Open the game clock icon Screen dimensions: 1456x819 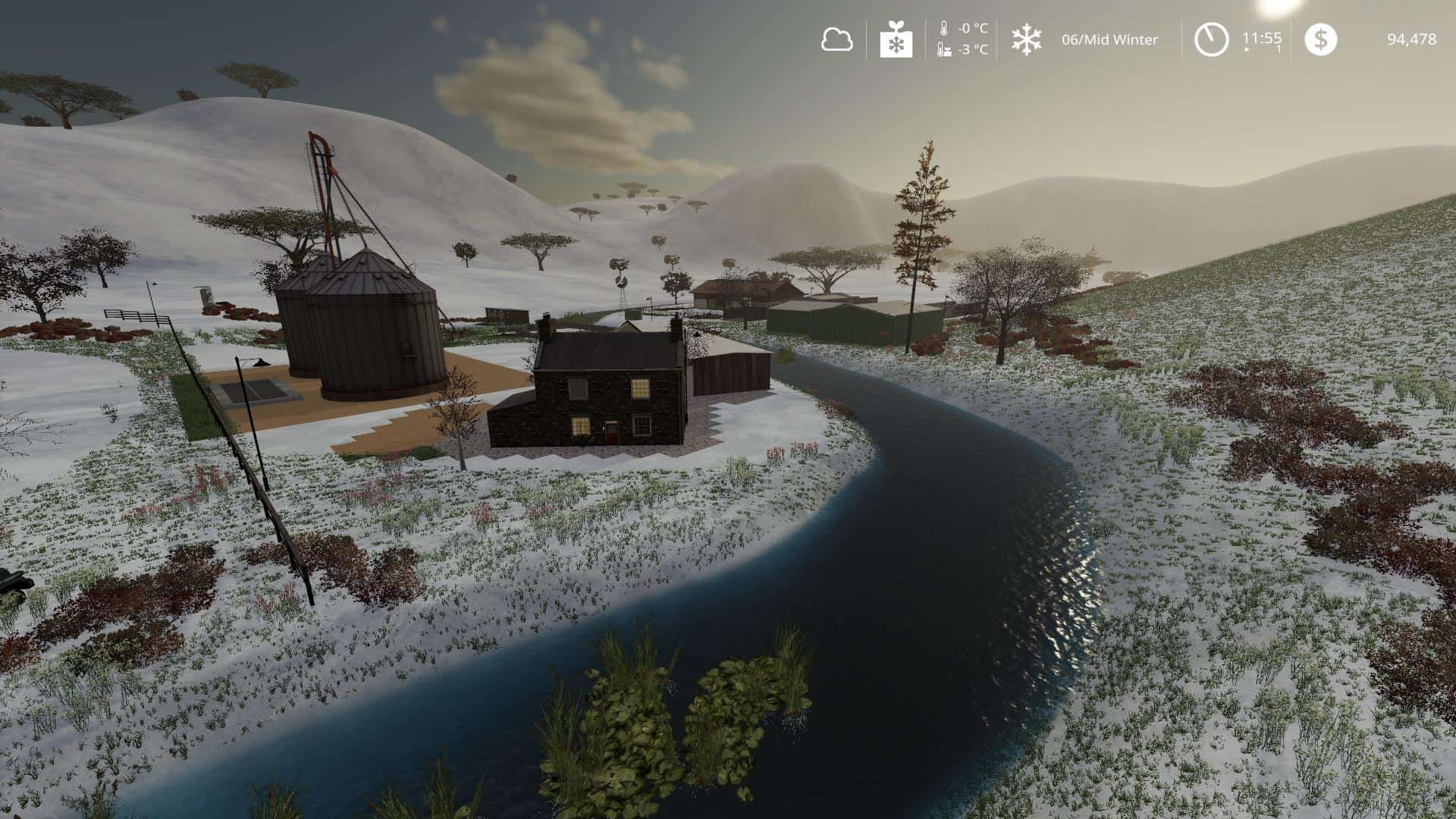(1211, 39)
